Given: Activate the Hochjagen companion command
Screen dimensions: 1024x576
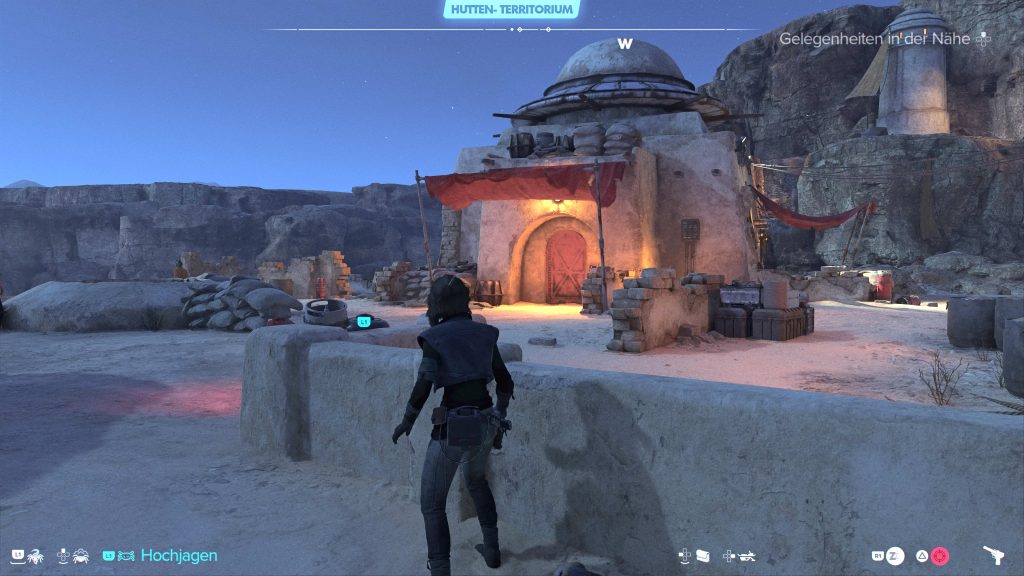Looking at the screenshot, I should pyautogui.click(x=178, y=555).
